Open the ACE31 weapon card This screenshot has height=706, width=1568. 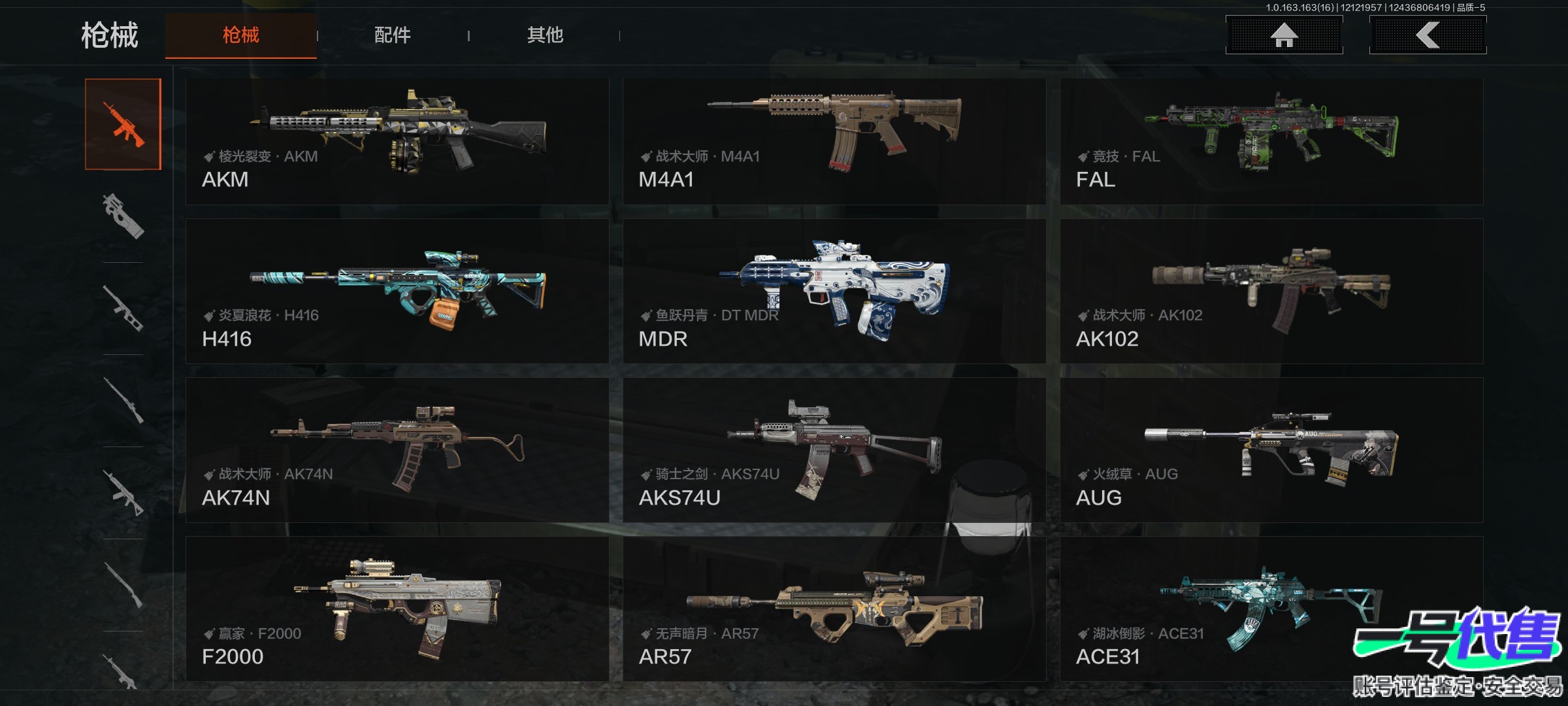pyautogui.click(x=1271, y=609)
